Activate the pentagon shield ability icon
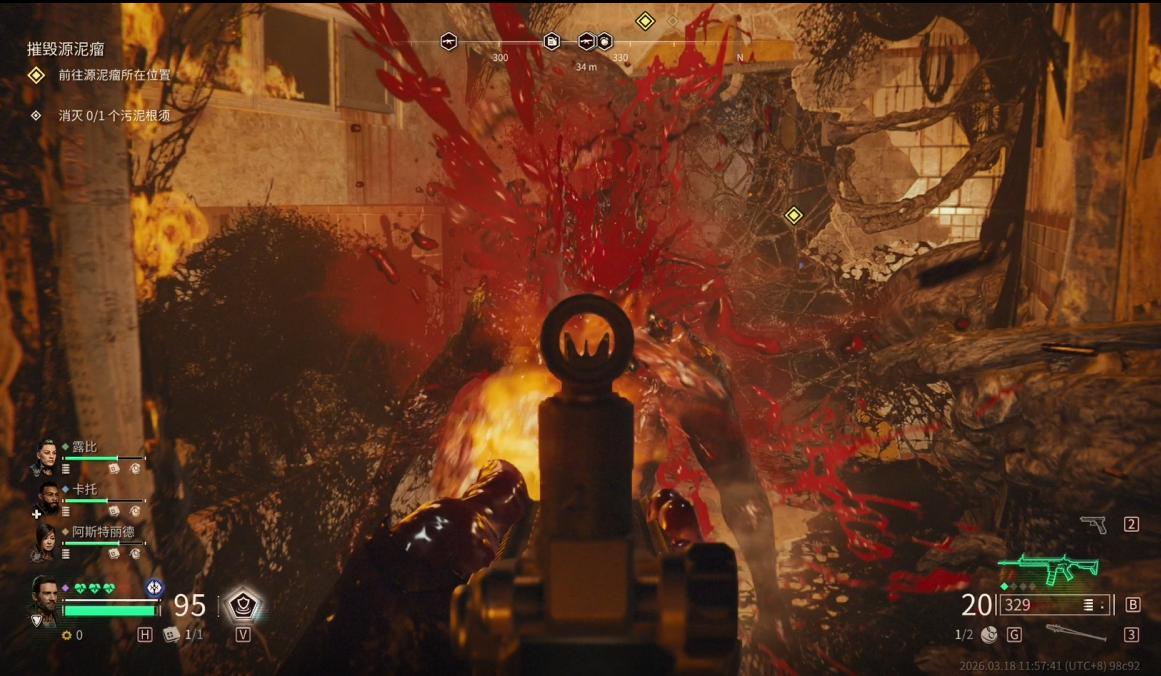 242,604
